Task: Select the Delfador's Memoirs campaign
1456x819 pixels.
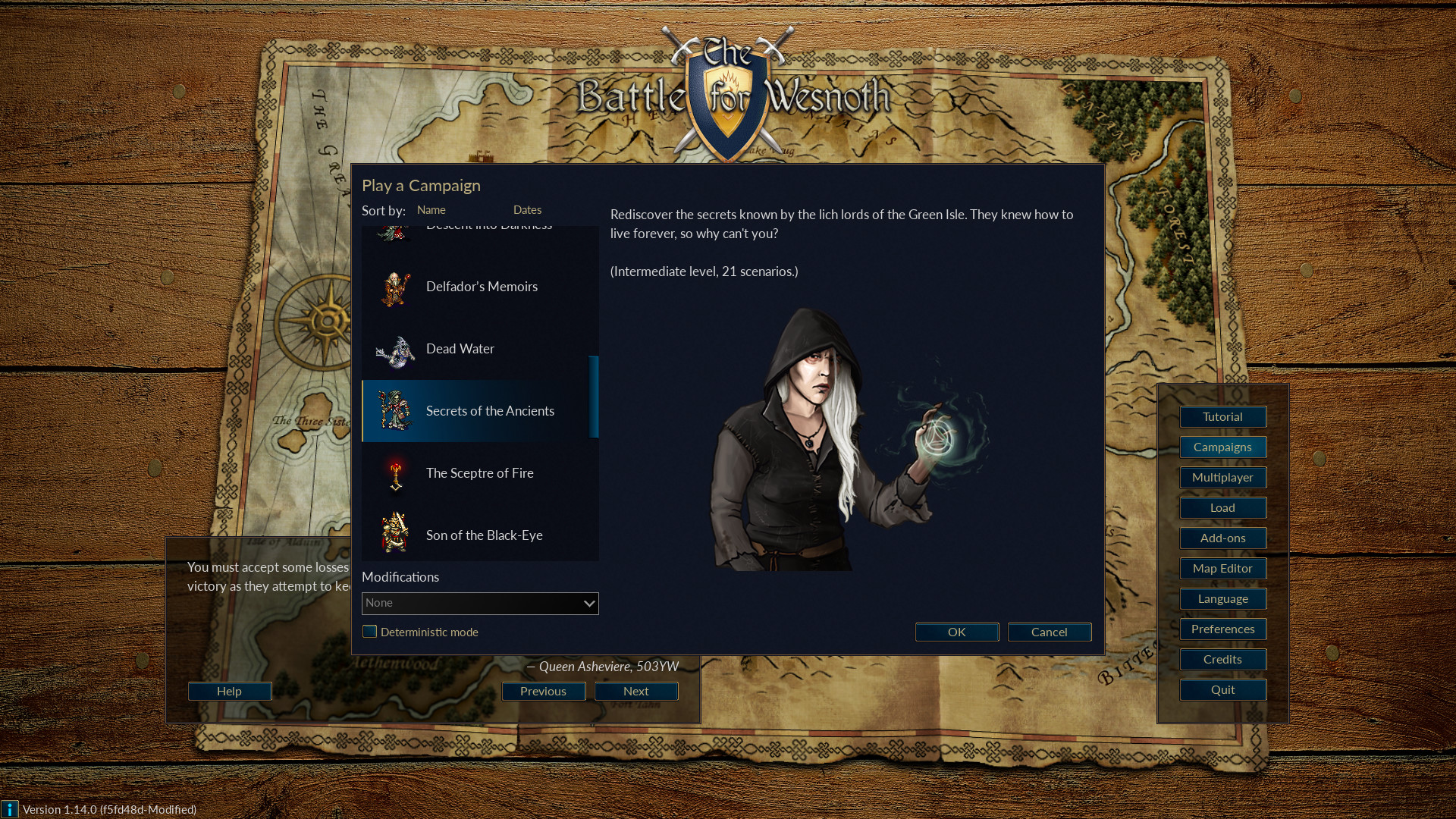Action: pyautogui.click(x=481, y=287)
